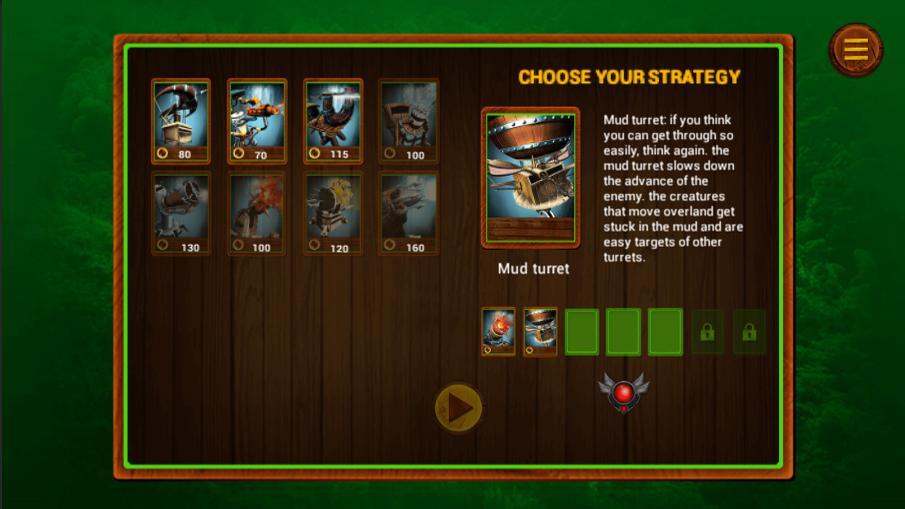Open the hamburger menu button
The image size is (905, 509).
click(856, 49)
